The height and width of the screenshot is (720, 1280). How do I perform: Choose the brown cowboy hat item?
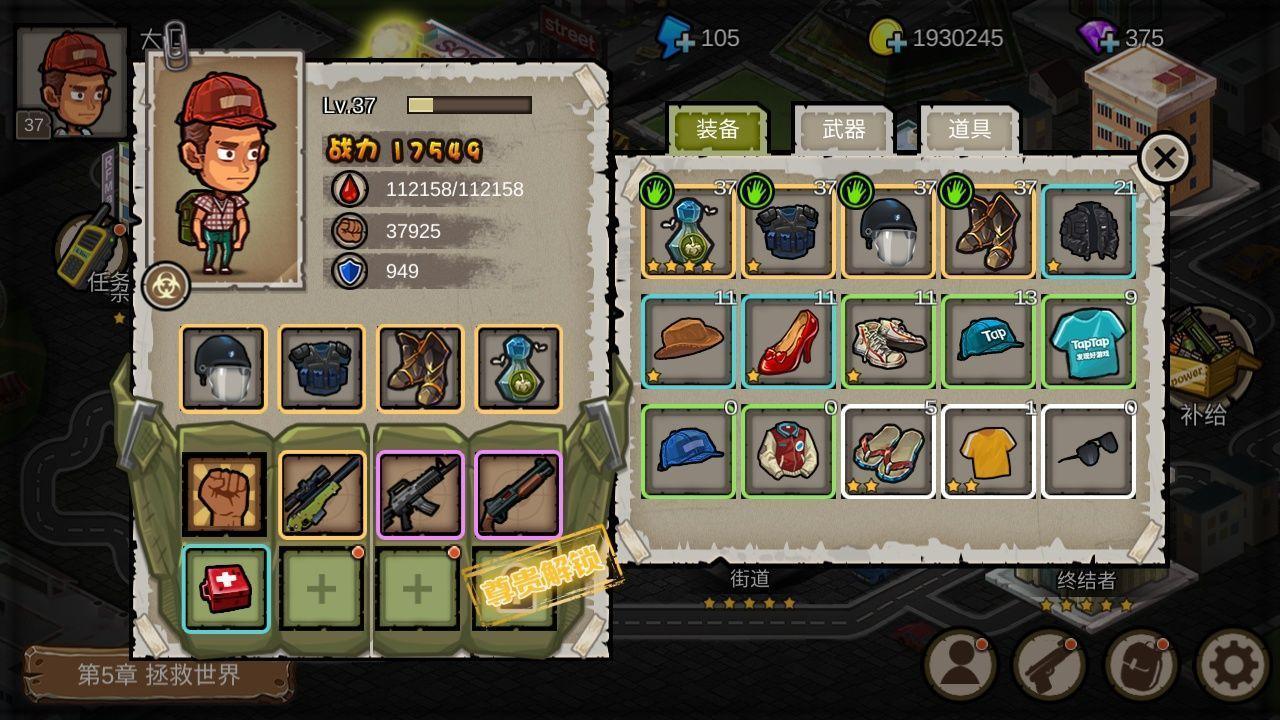[688, 340]
